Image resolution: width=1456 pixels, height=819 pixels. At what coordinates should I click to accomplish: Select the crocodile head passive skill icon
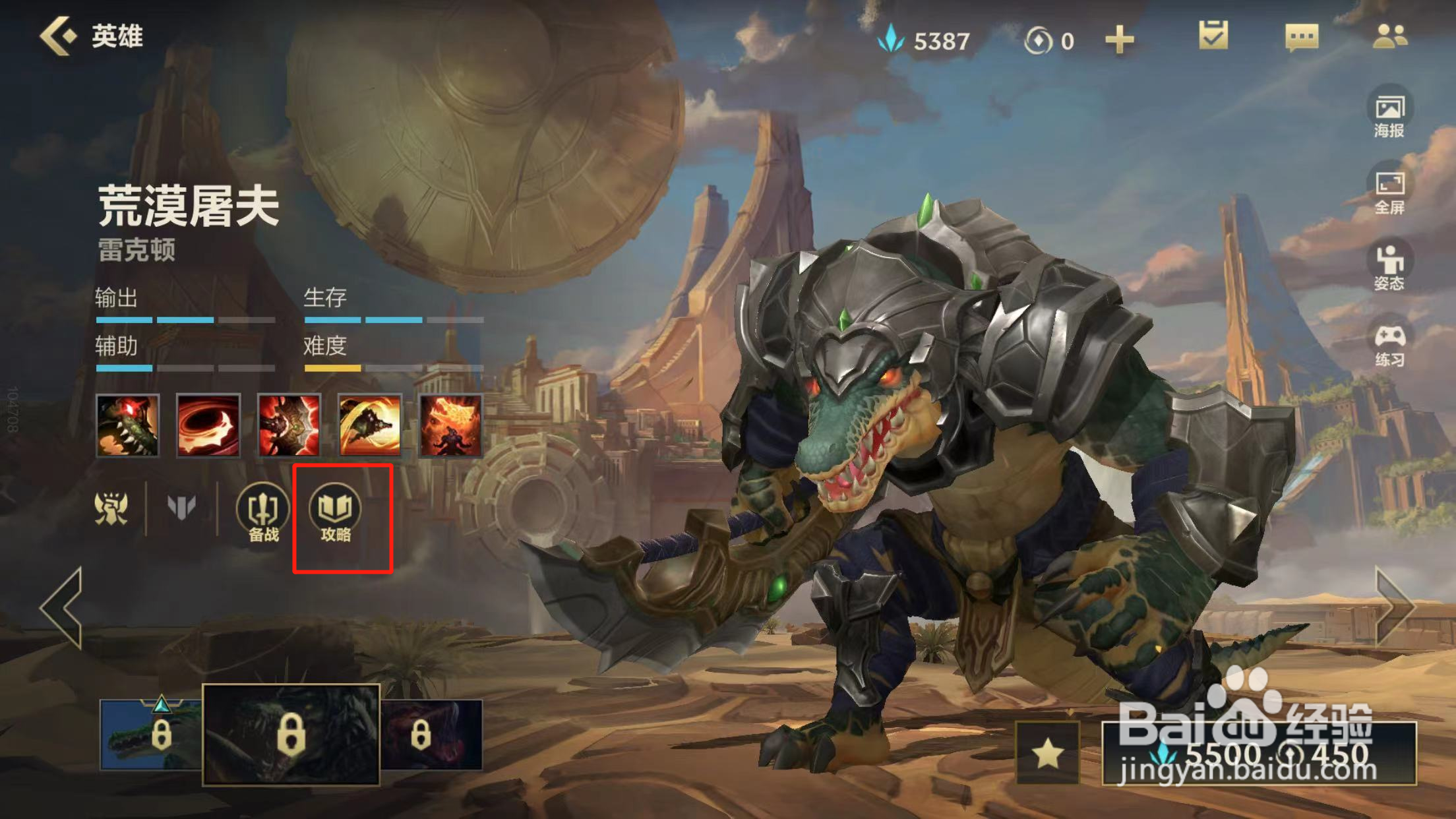(127, 426)
